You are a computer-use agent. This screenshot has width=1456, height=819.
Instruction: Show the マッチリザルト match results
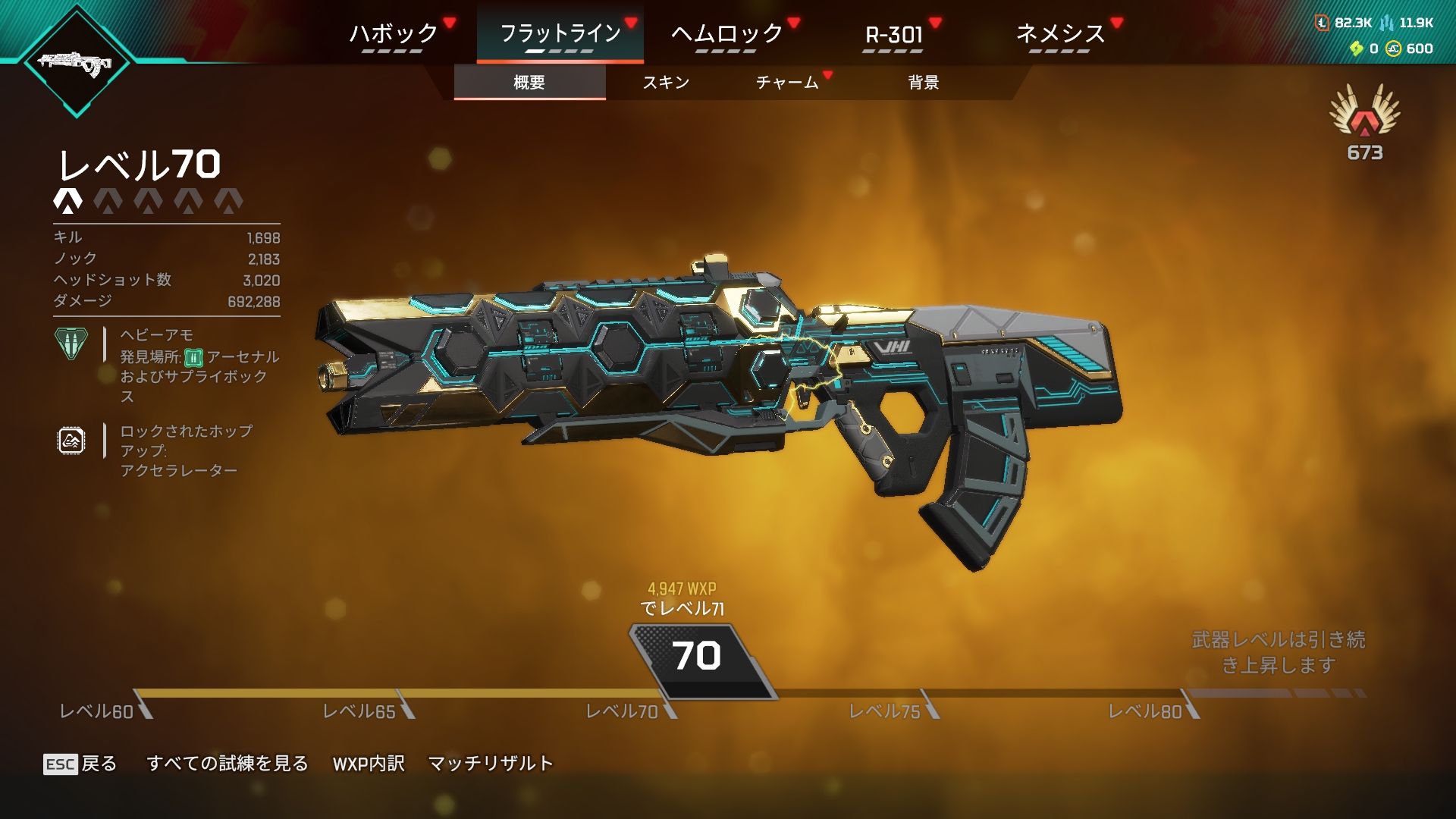pos(491,764)
